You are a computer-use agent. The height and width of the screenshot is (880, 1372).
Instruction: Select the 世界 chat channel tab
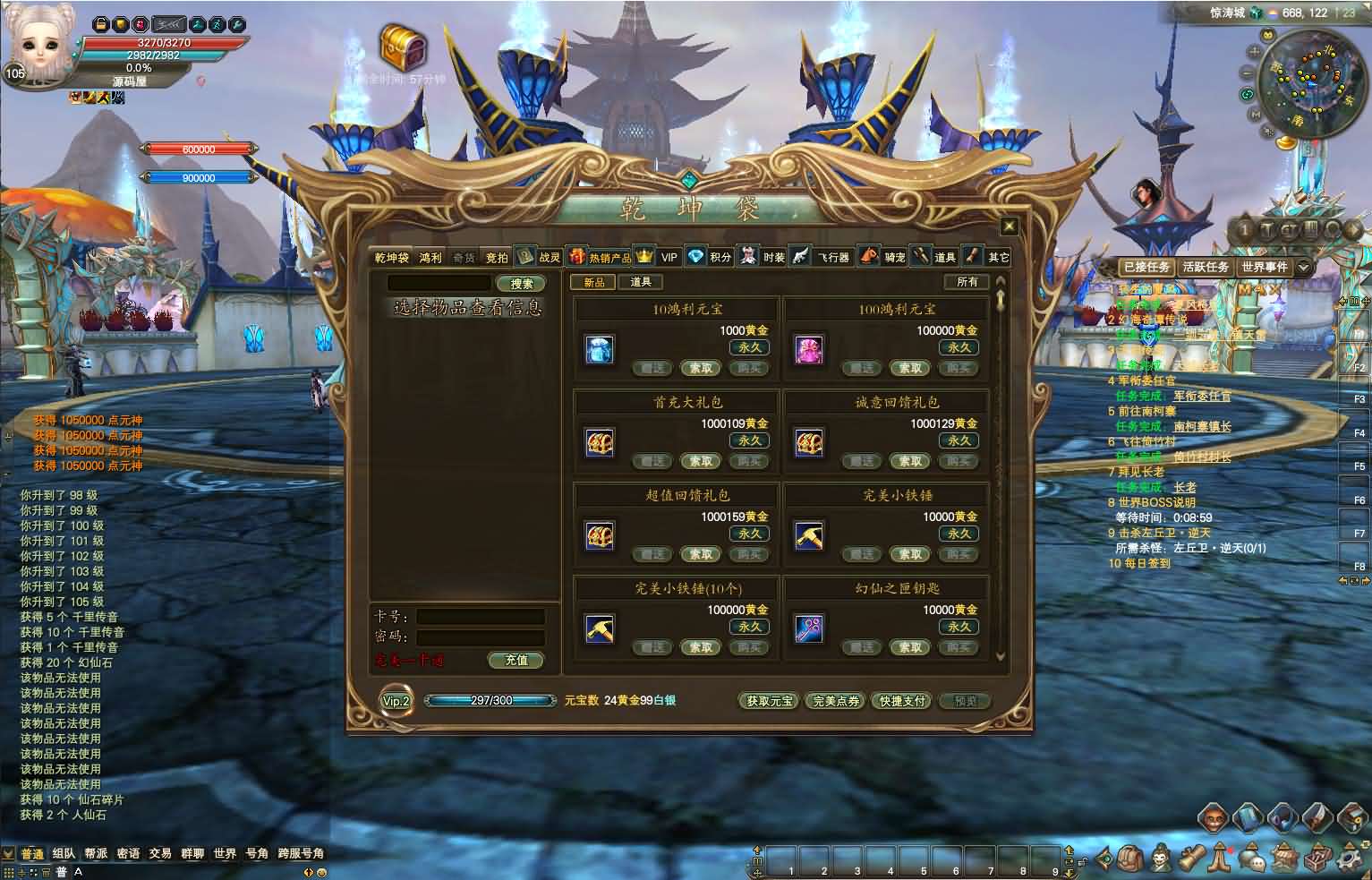pyautogui.click(x=225, y=854)
